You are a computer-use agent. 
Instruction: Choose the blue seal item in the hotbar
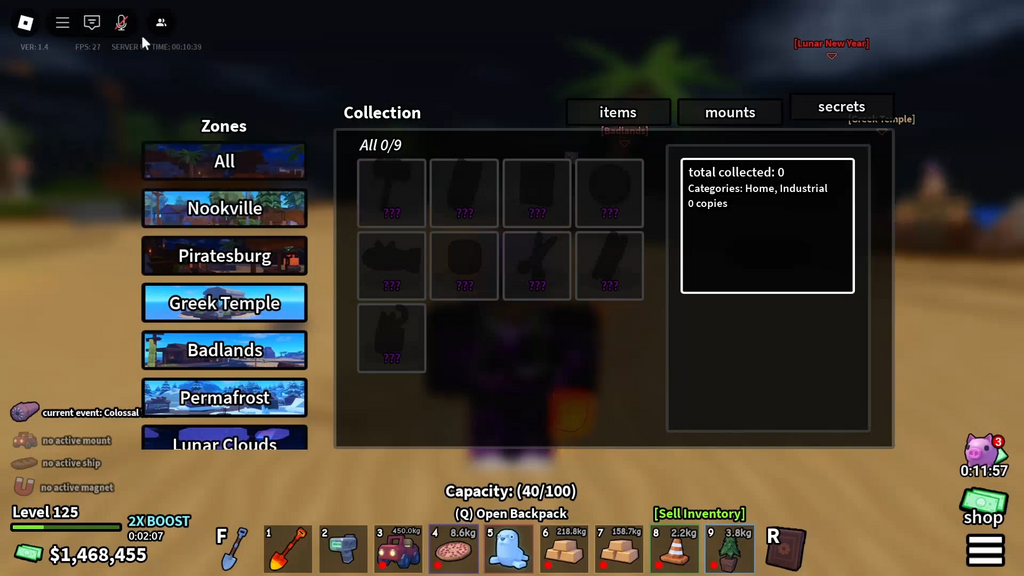coord(508,549)
